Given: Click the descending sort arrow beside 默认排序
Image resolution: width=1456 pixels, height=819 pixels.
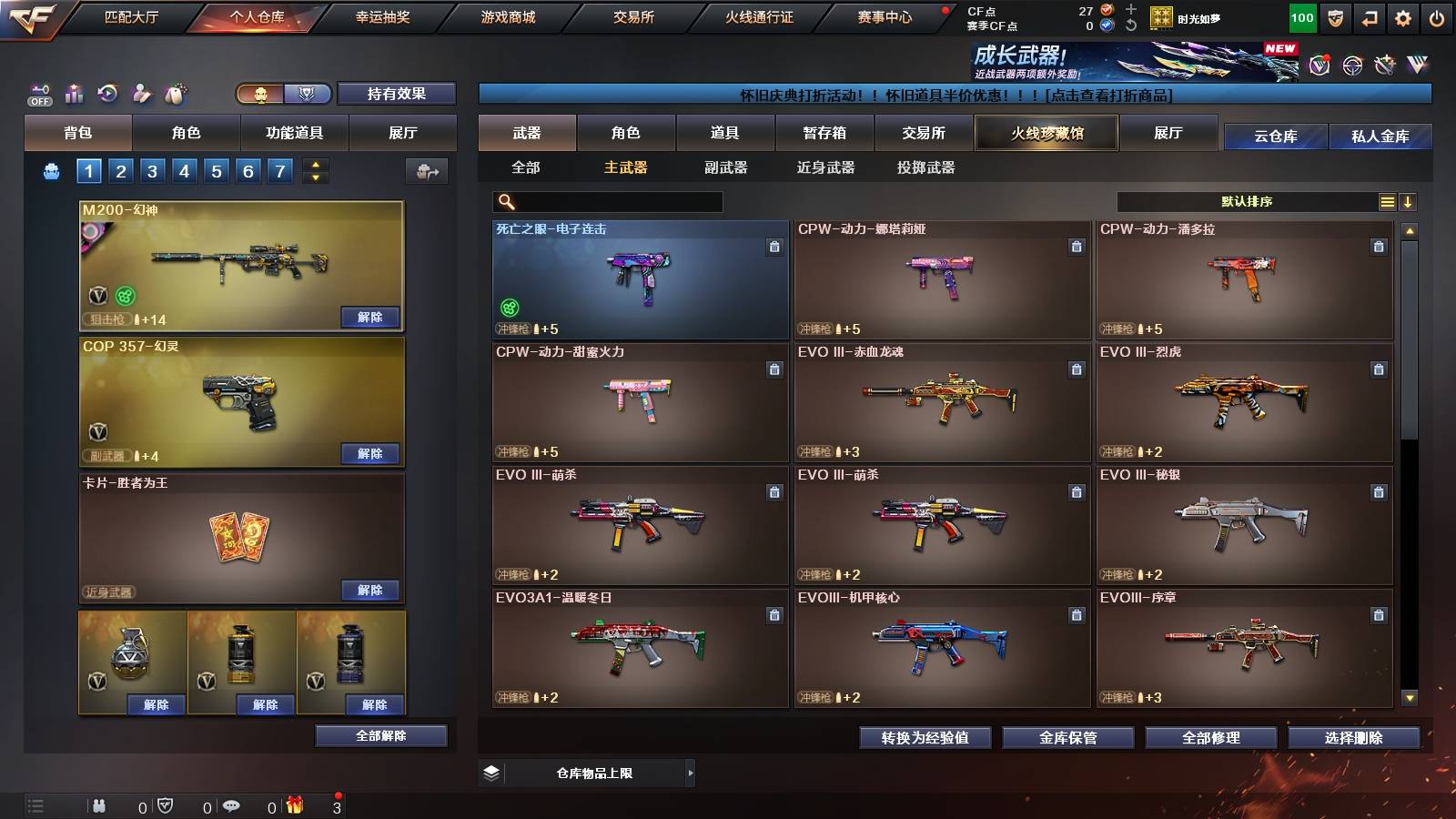Looking at the screenshot, I should [x=1407, y=201].
